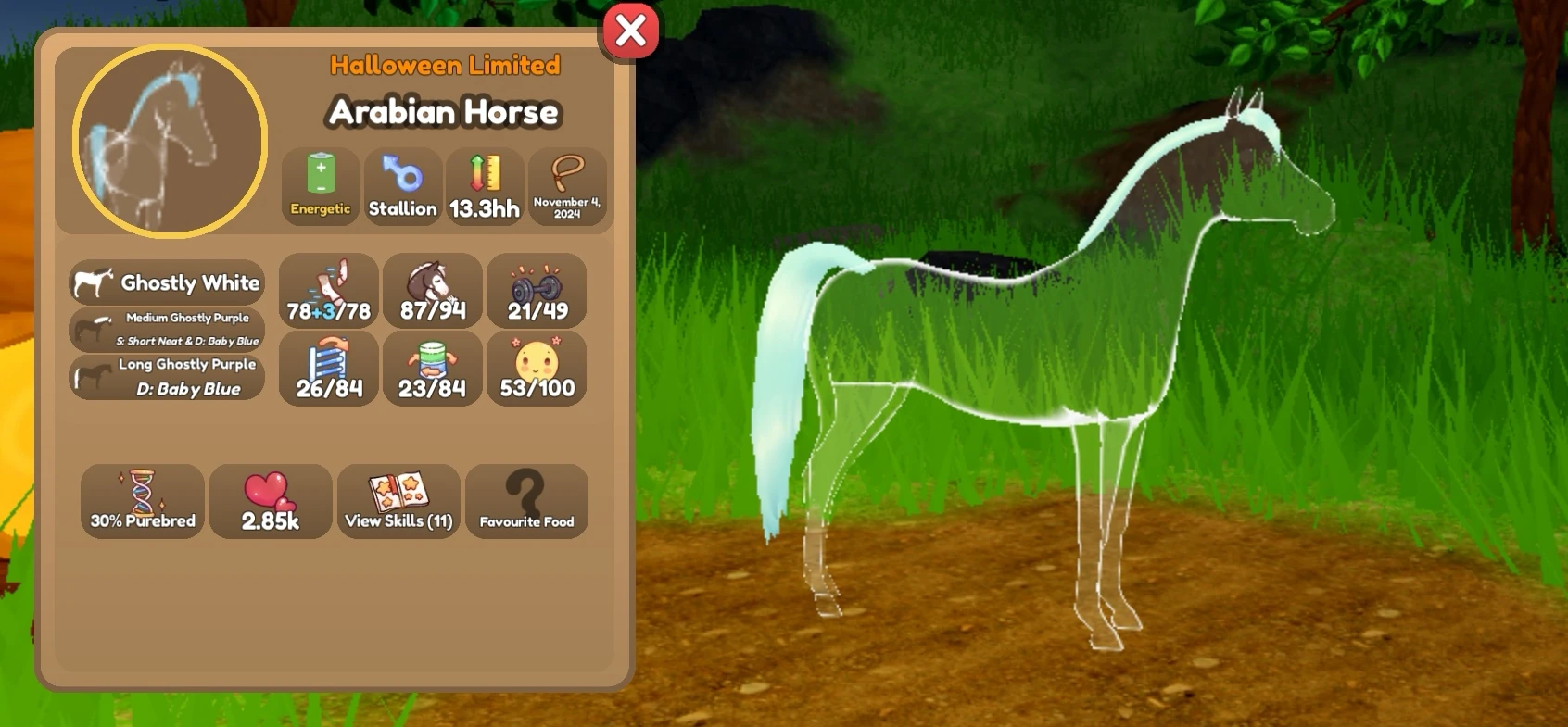Image resolution: width=1568 pixels, height=727 pixels.
Task: Expand the Long Ghostly Purple tail details
Action: tap(167, 376)
